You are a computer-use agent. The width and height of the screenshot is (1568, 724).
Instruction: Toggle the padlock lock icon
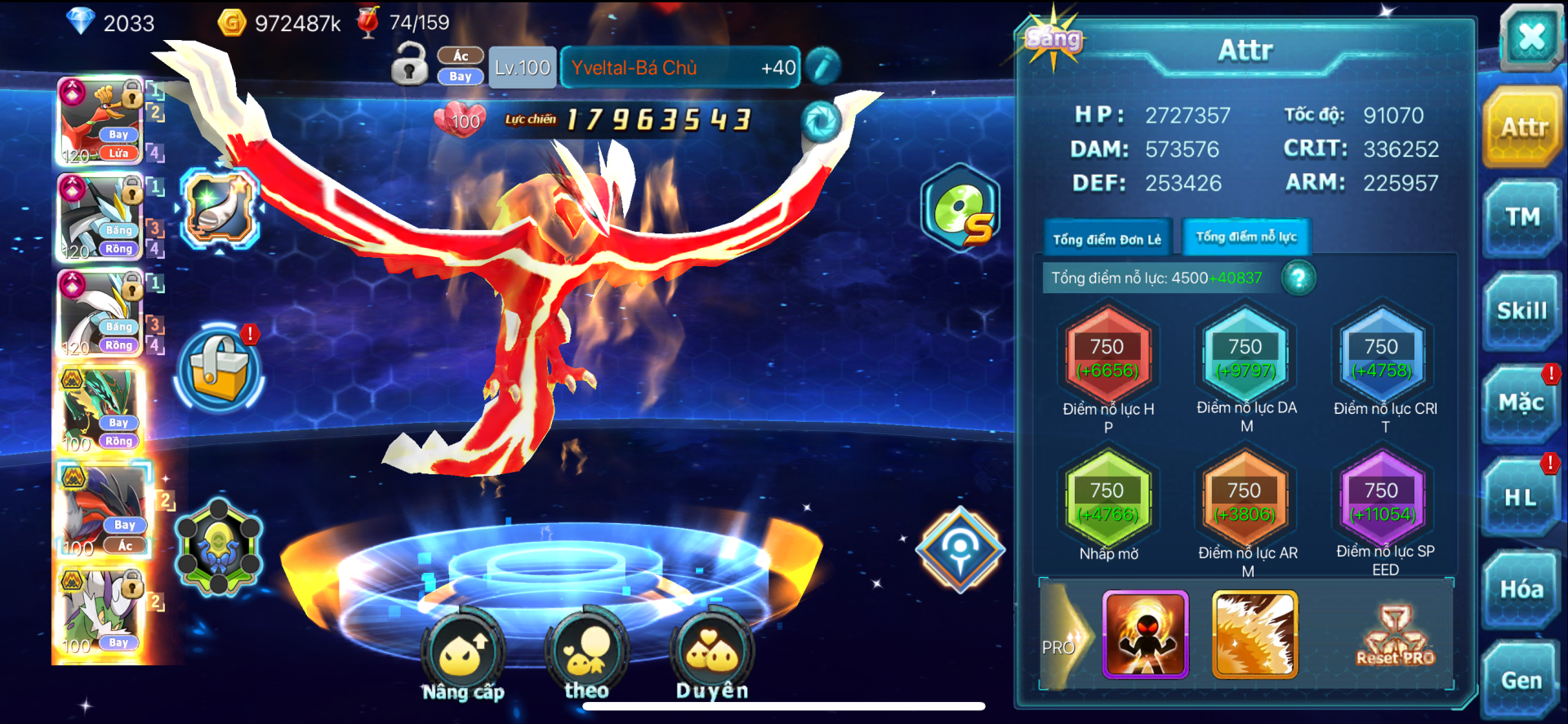[409, 64]
